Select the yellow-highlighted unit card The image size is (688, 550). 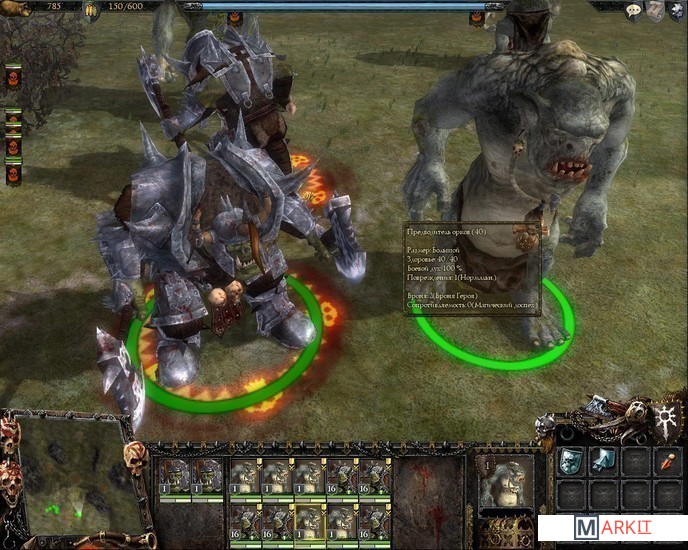310,520
